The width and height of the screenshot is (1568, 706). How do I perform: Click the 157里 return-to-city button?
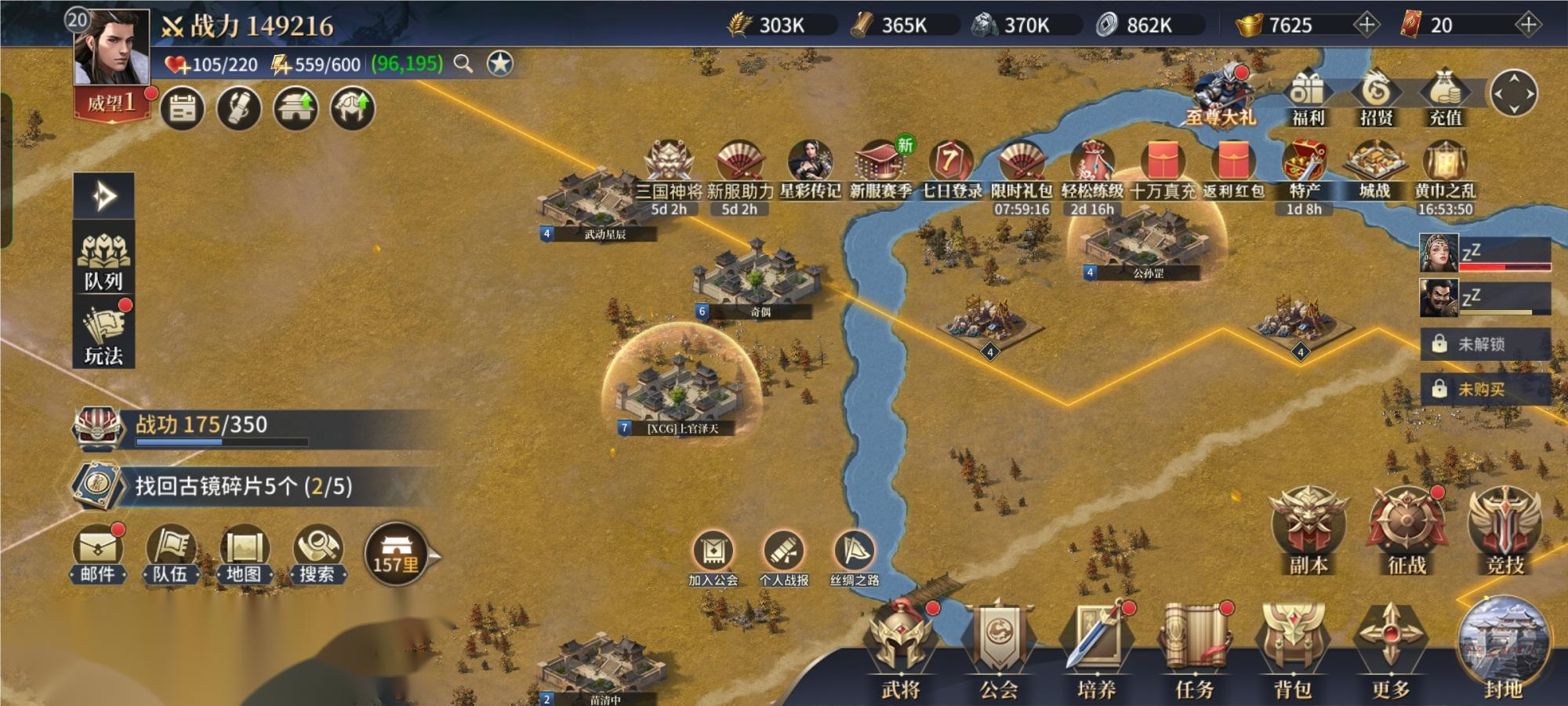pyautogui.click(x=397, y=554)
